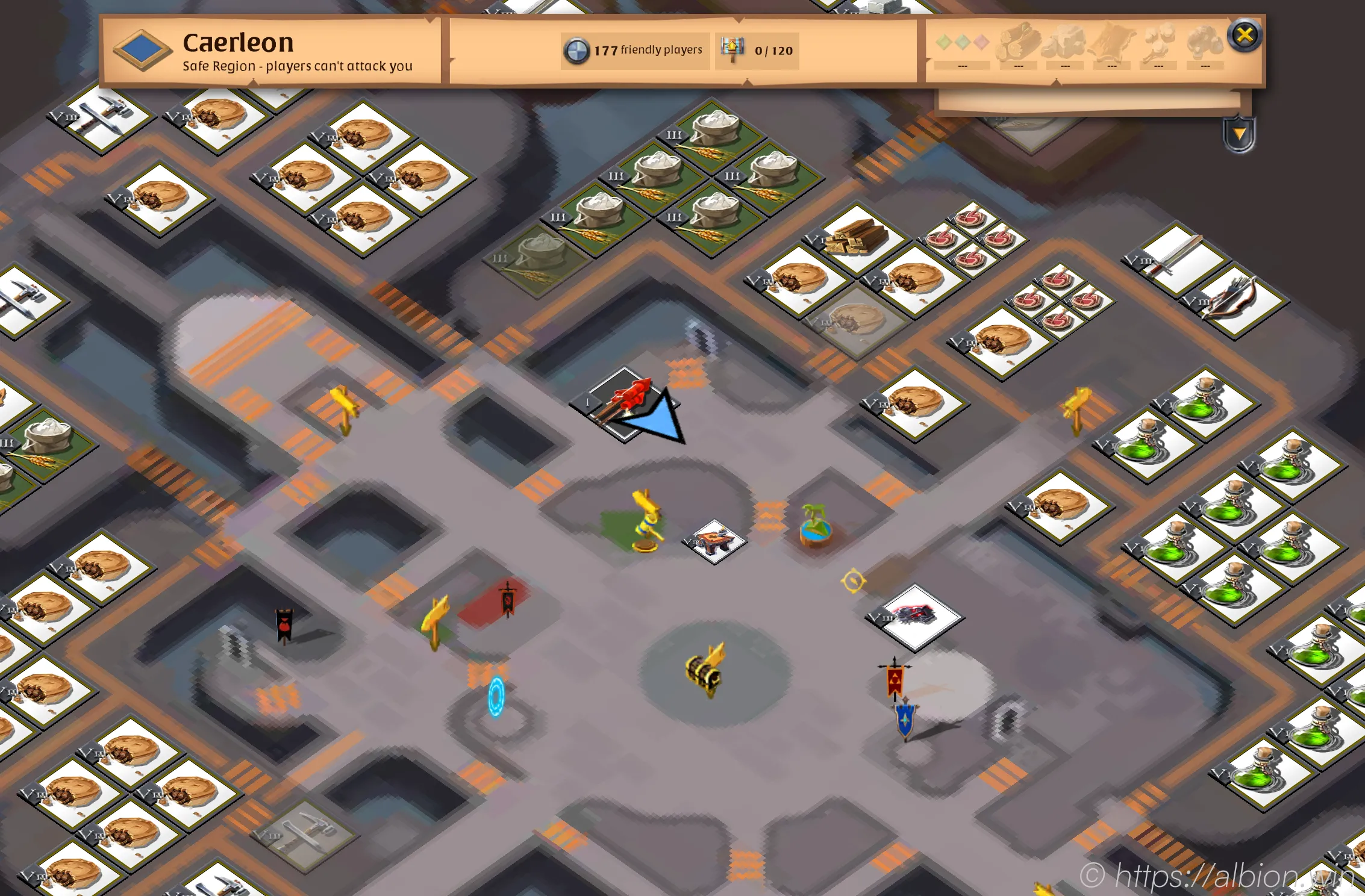Click the blue glowing portal marker
This screenshot has width=1365, height=896.
(496, 696)
